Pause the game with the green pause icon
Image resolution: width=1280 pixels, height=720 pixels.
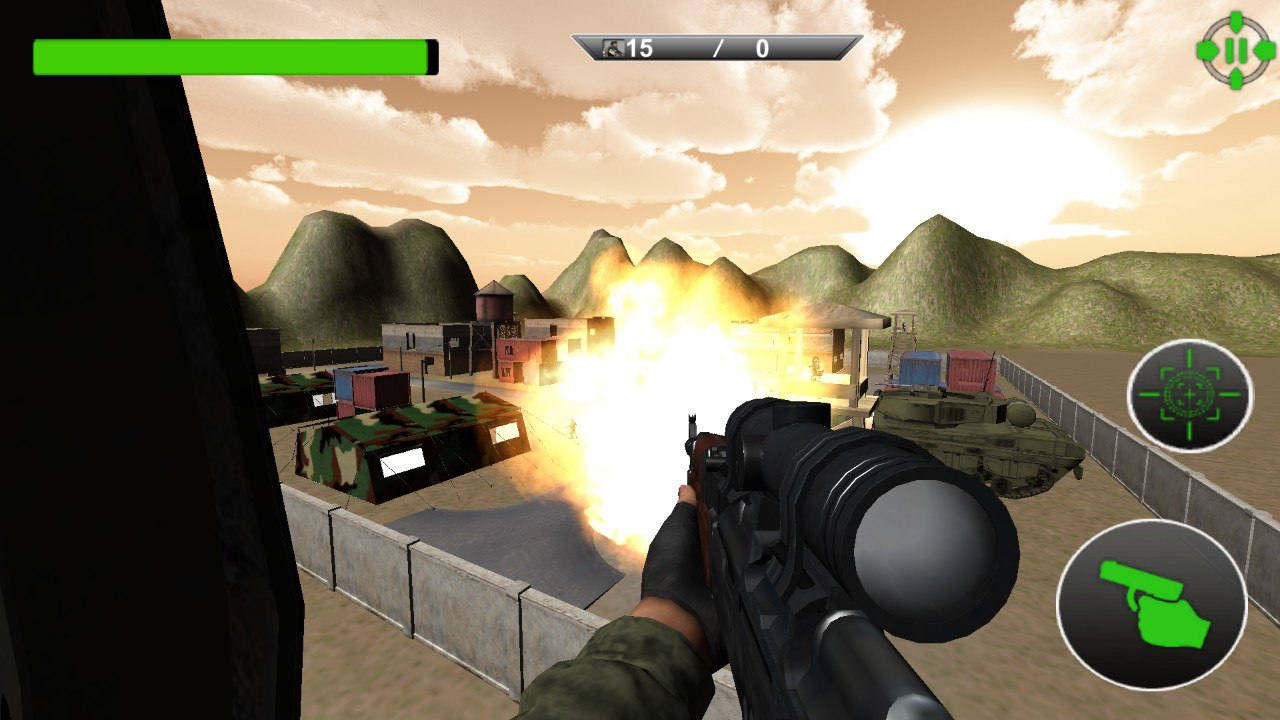pos(1235,50)
